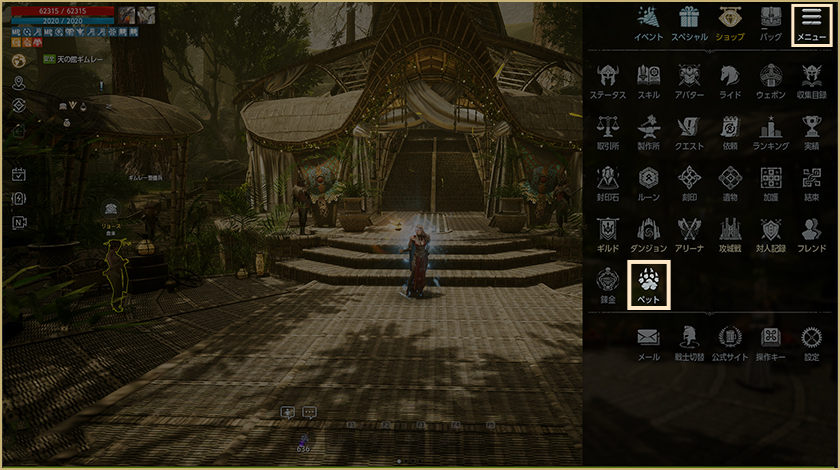Close the メニュー hamburger panel
Image resolution: width=840 pixels, height=470 pixels.
(811, 22)
